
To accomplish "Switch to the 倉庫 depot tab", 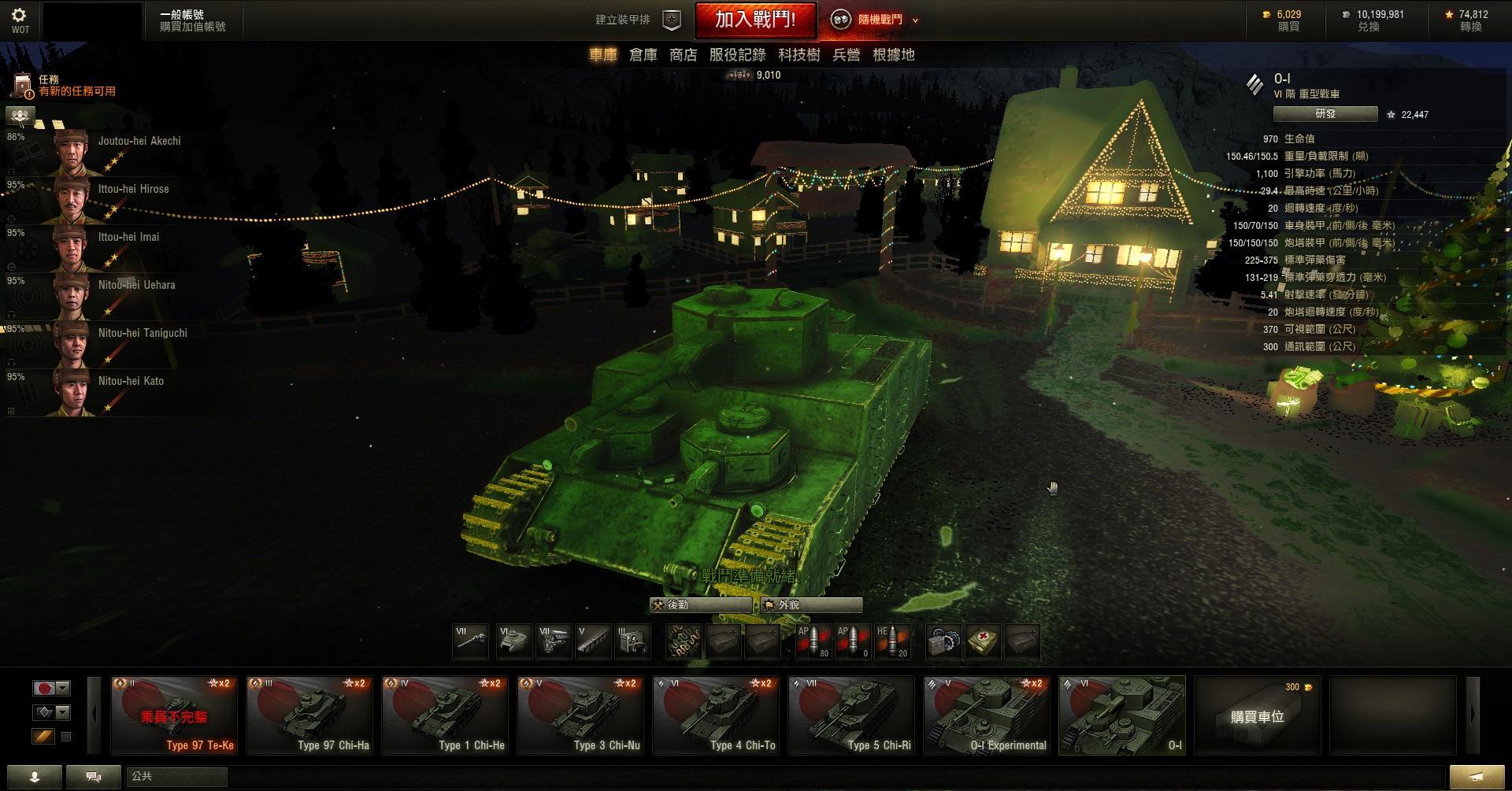I will tap(643, 55).
